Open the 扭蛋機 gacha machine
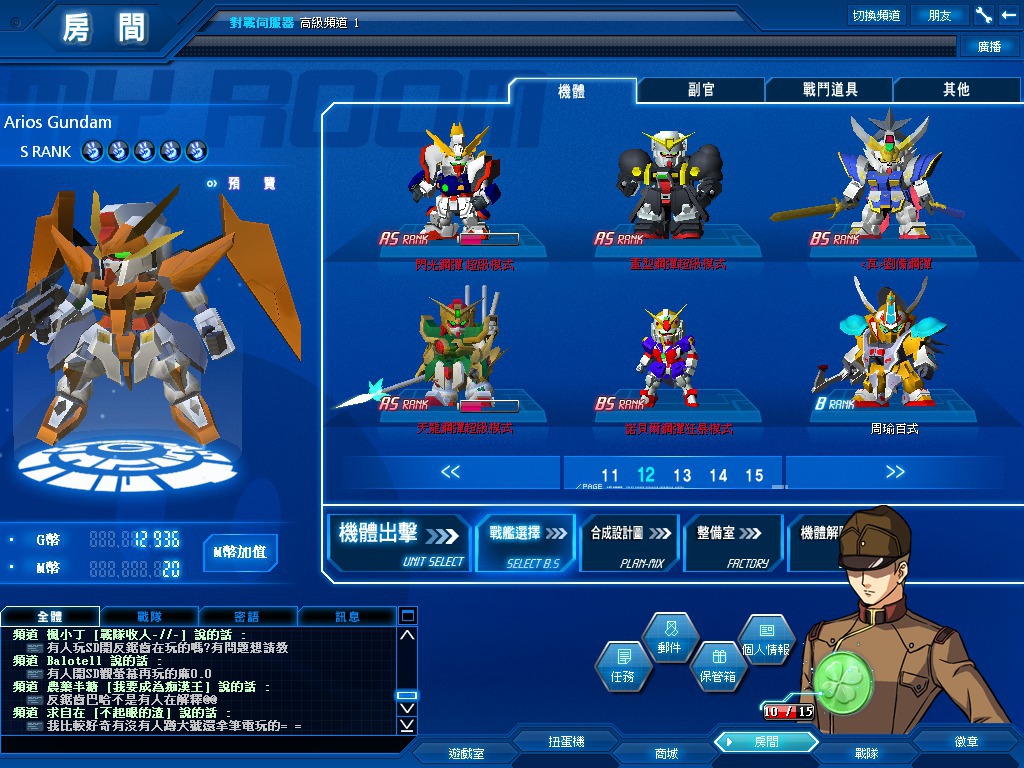1024x768 pixels. [x=566, y=742]
